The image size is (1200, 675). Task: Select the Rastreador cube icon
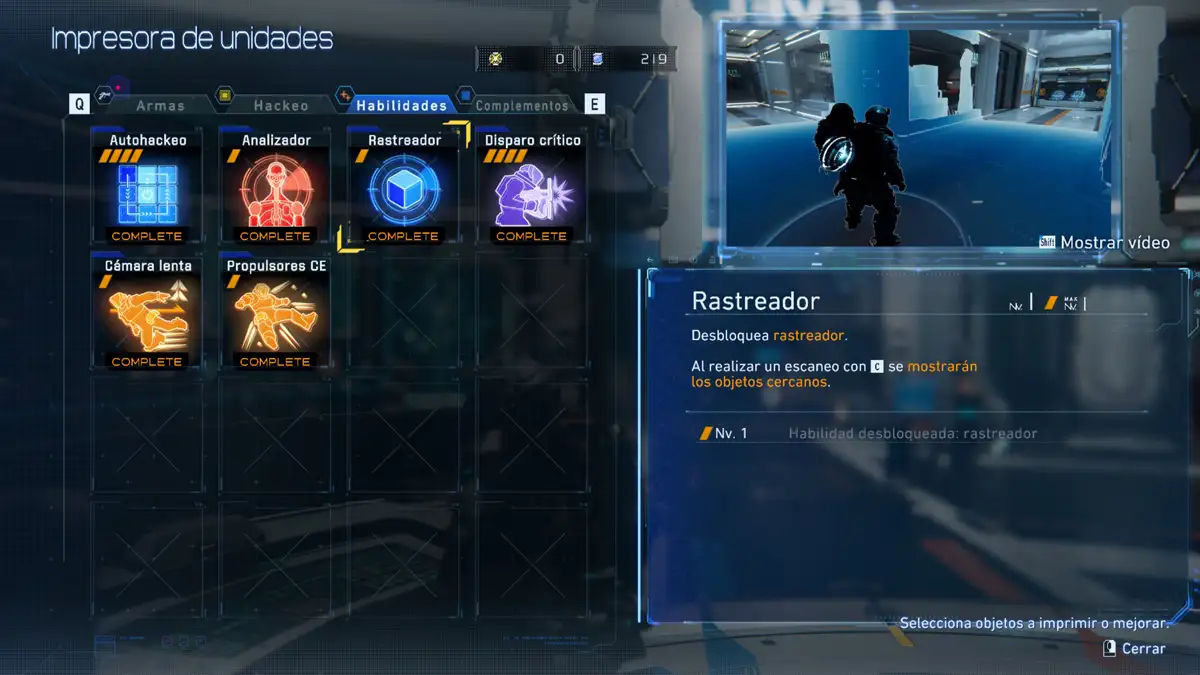coord(404,192)
